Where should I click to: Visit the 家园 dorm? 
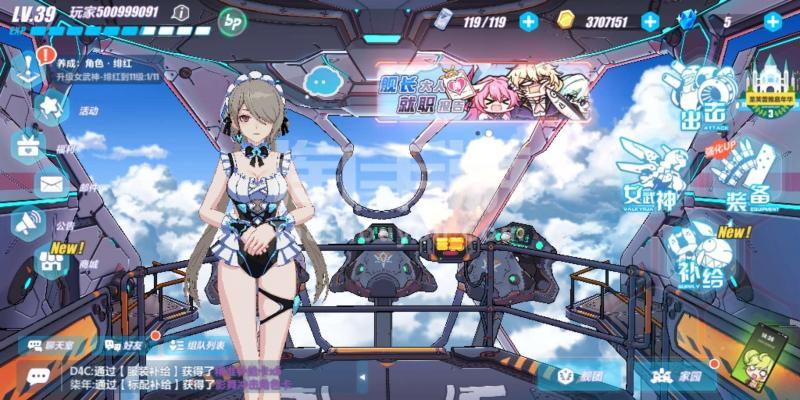click(678, 377)
